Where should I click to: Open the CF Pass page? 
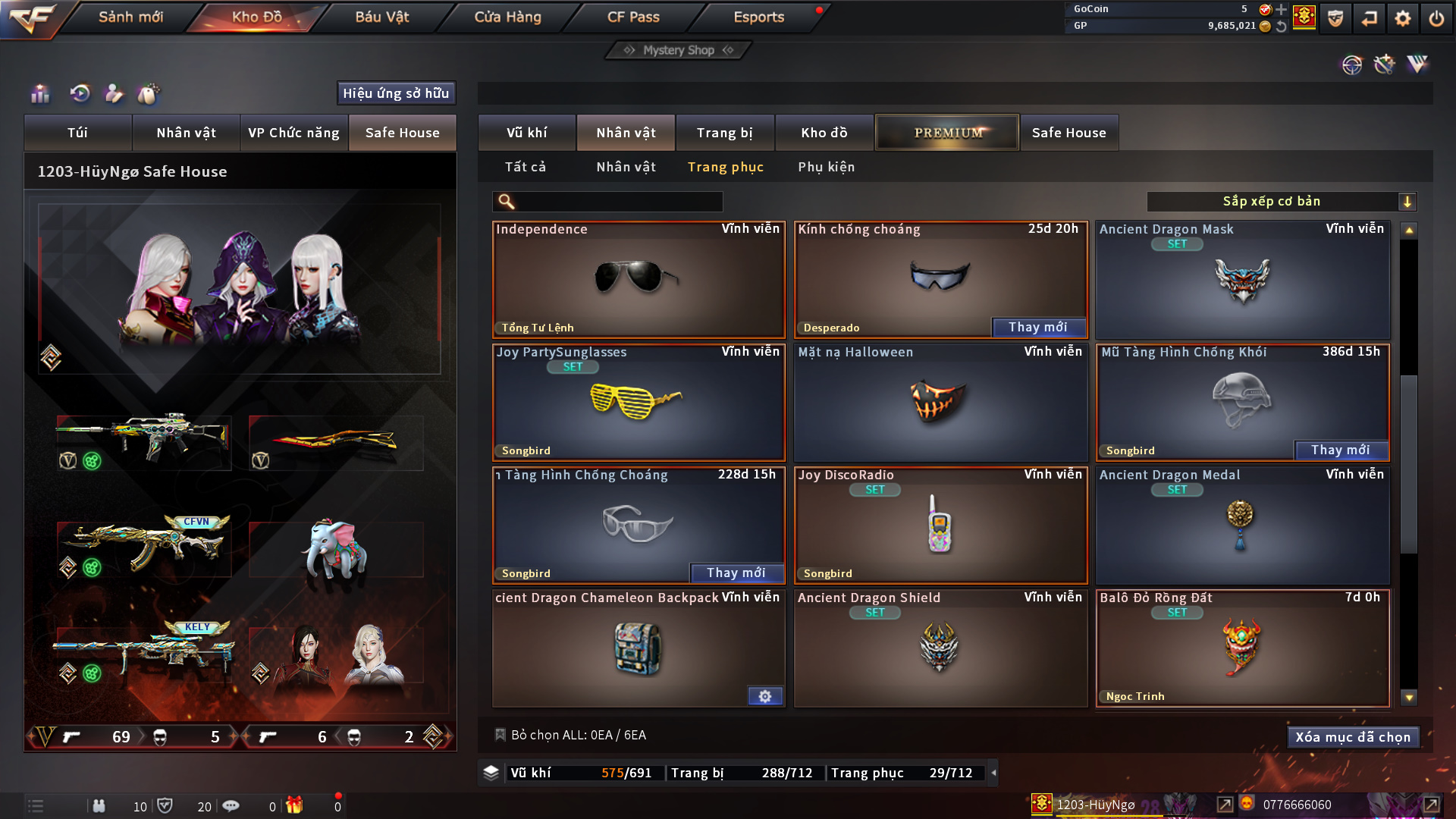[x=633, y=17]
